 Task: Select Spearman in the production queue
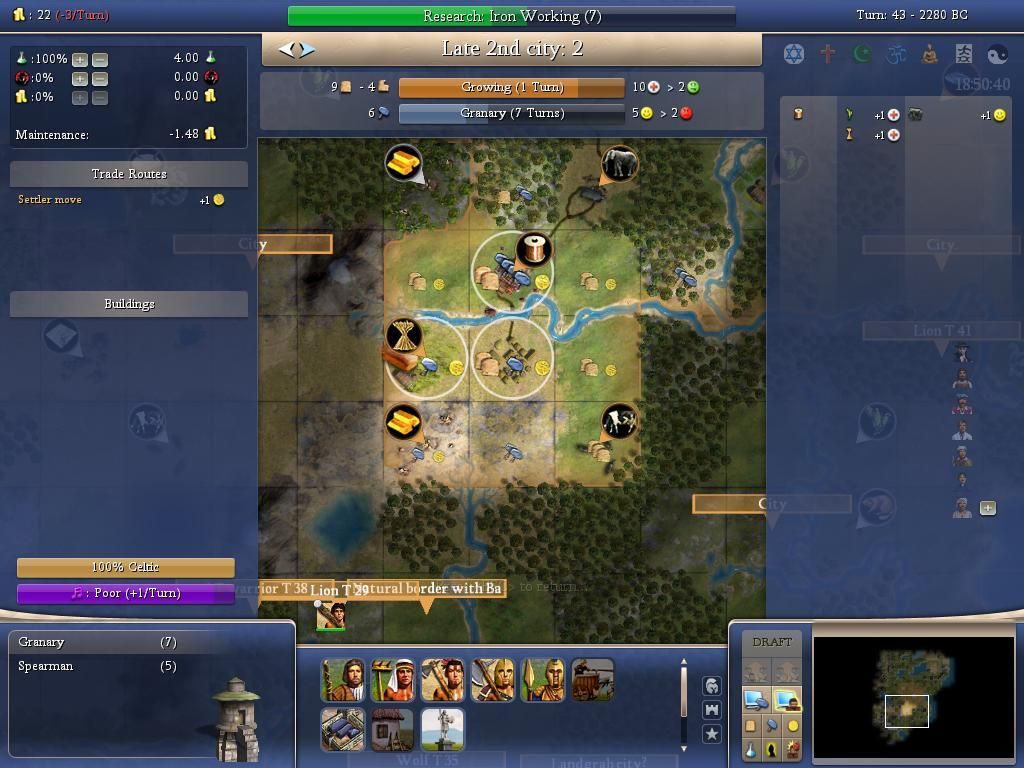46,666
